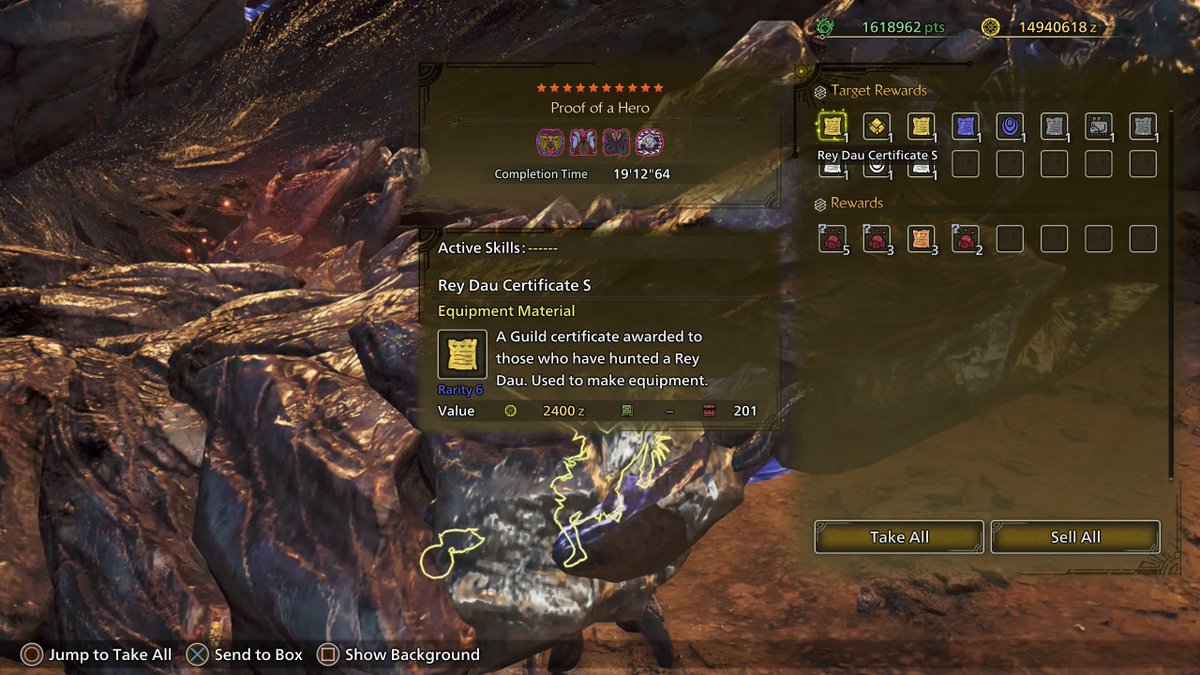Pick the blue orb gem reward
This screenshot has width=1200, height=675.
(1010, 127)
